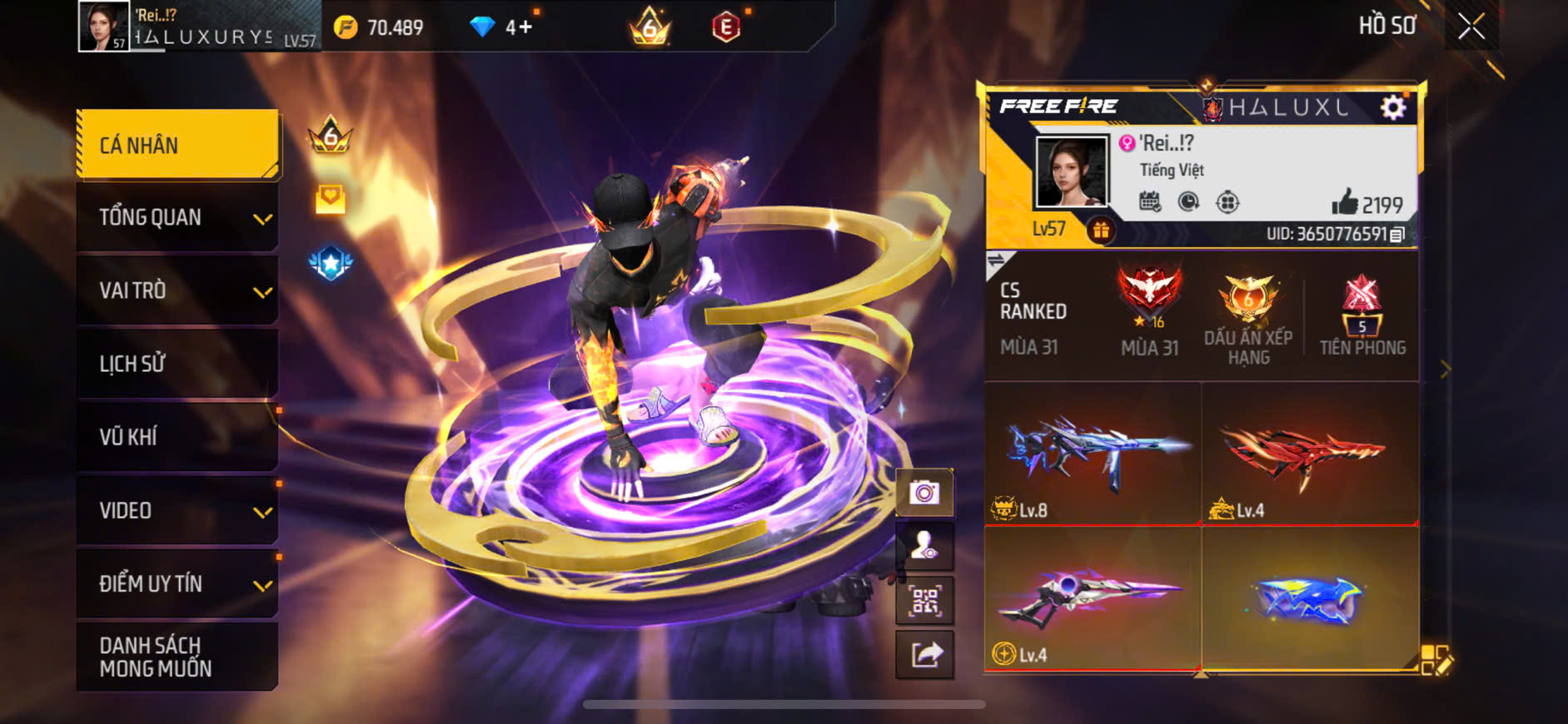Open the ĐIỂM UY TÍN section

point(177,583)
